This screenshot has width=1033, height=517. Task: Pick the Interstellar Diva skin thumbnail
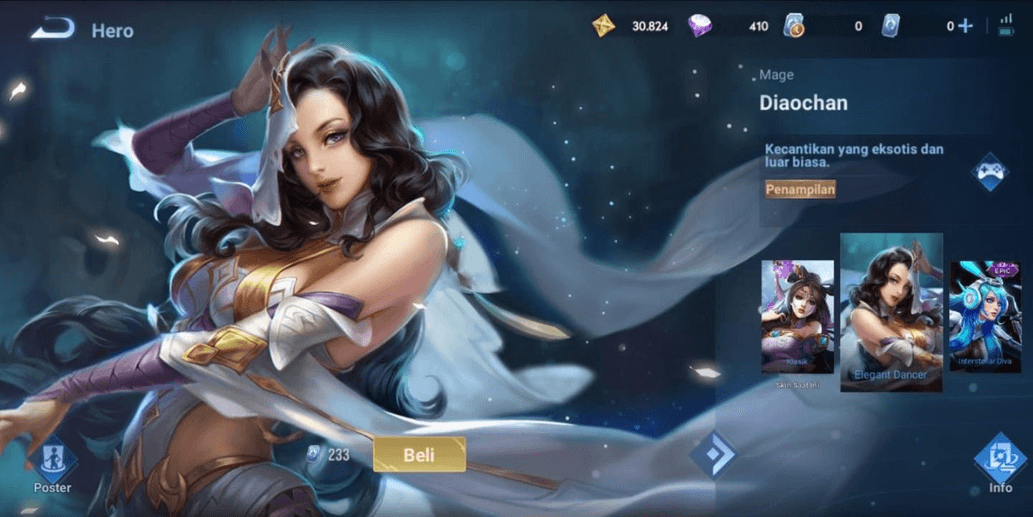pyautogui.click(x=985, y=316)
